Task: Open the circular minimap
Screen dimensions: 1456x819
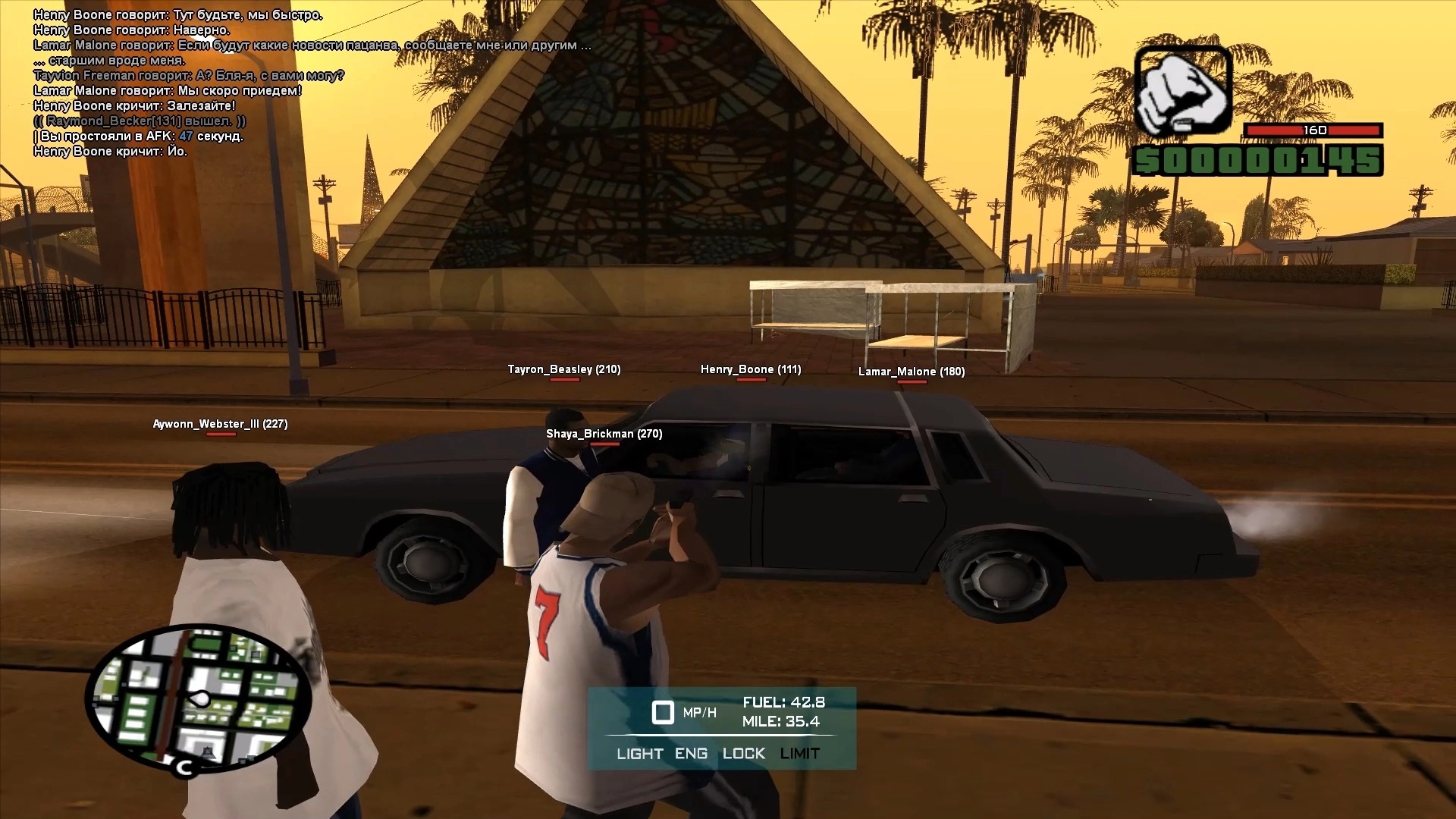Action: click(199, 699)
